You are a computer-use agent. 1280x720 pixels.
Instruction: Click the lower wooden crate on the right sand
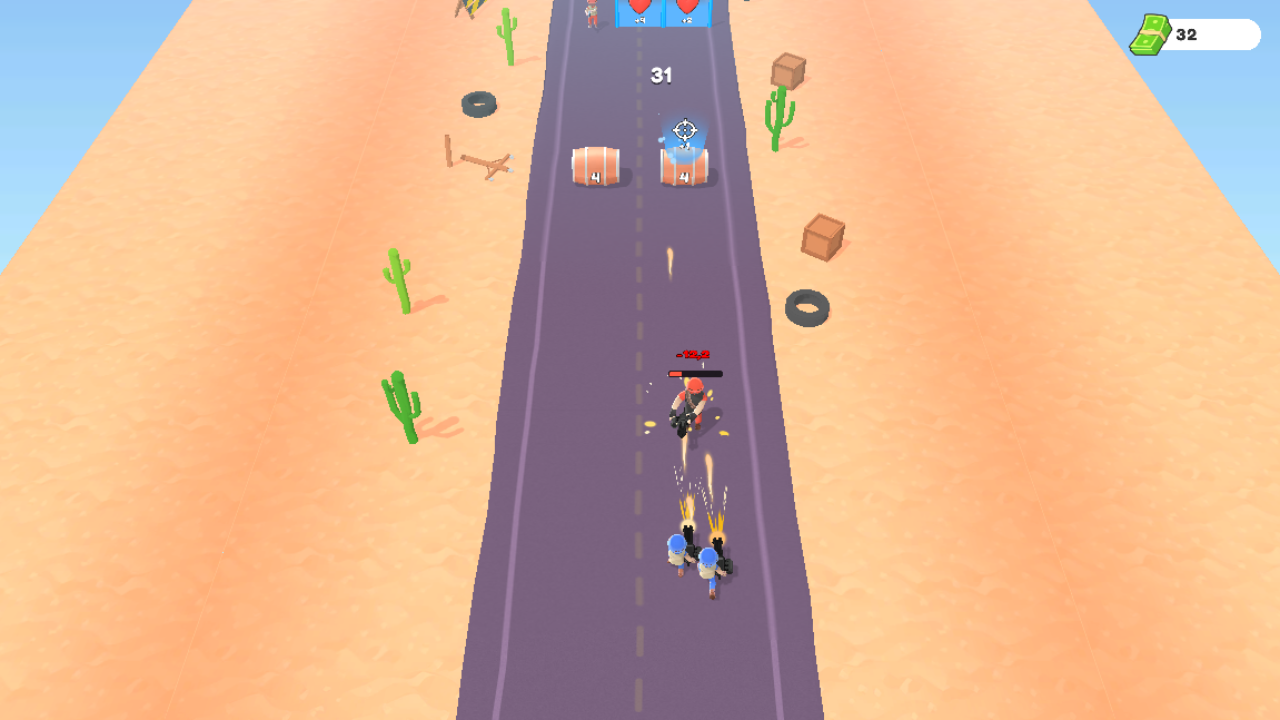[x=822, y=238]
